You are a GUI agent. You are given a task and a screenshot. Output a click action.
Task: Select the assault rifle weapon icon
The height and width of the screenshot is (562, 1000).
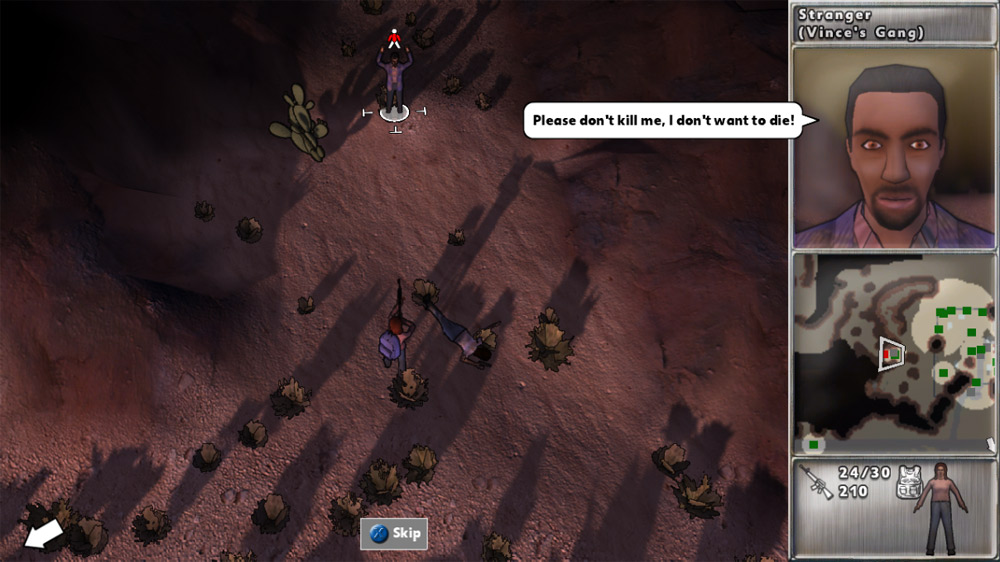coord(818,482)
